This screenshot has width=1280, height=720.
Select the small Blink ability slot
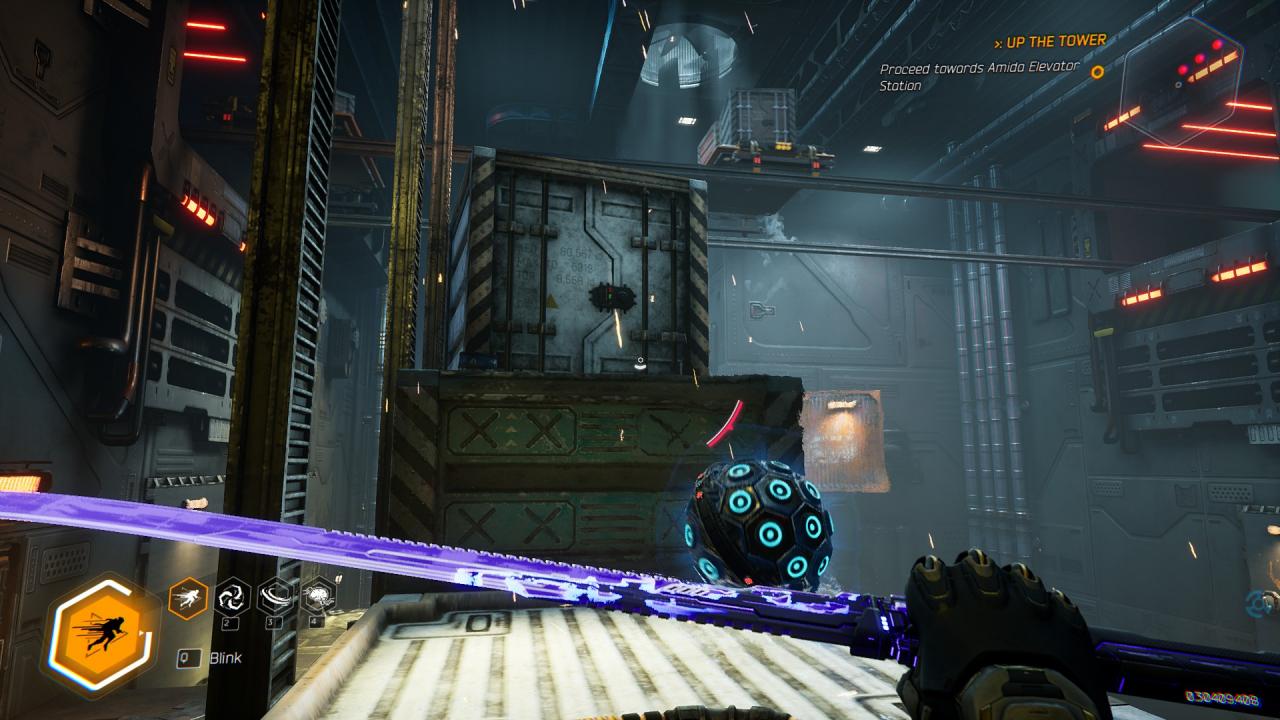pos(189,597)
